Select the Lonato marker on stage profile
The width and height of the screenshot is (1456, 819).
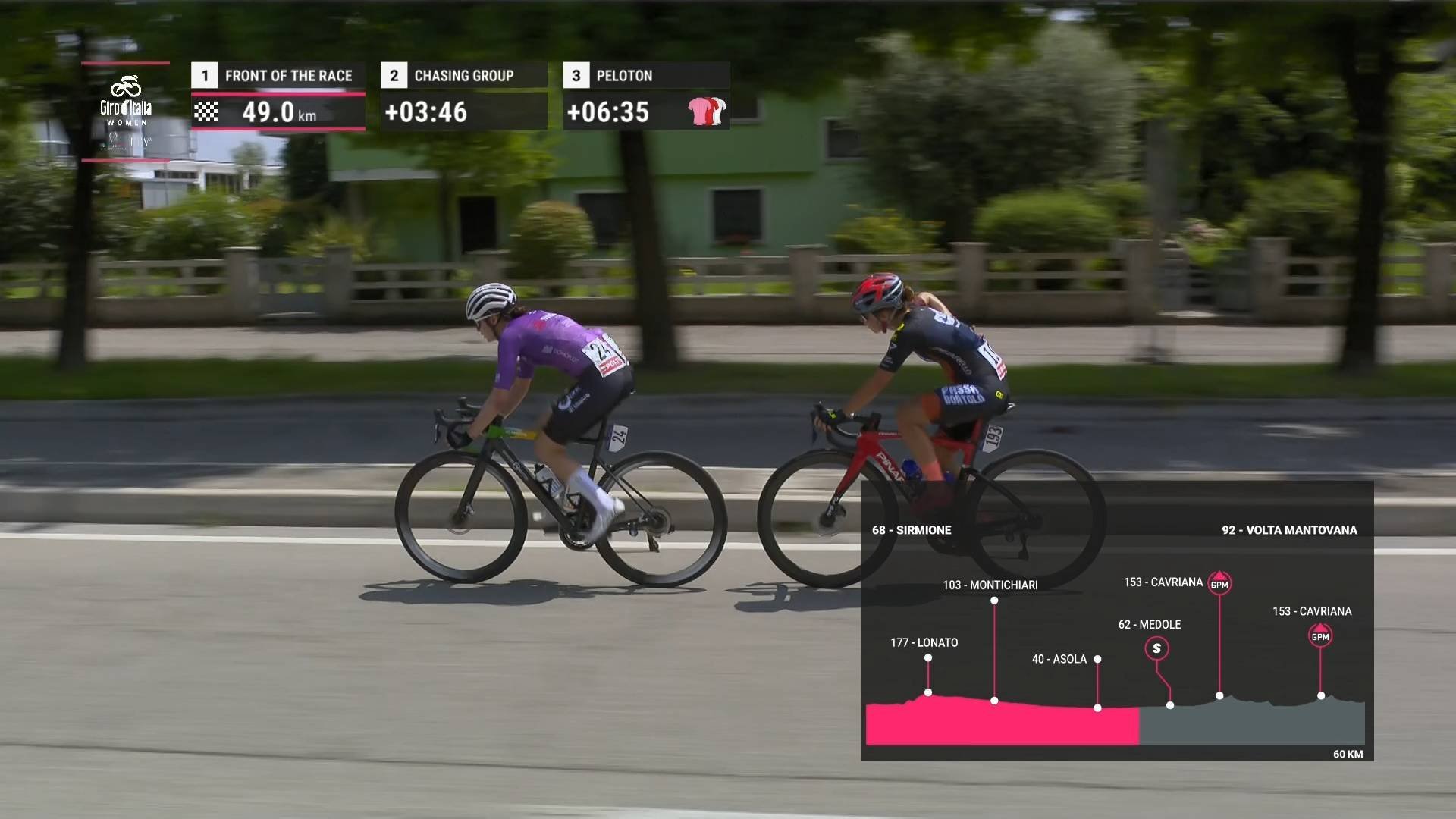pyautogui.click(x=928, y=658)
